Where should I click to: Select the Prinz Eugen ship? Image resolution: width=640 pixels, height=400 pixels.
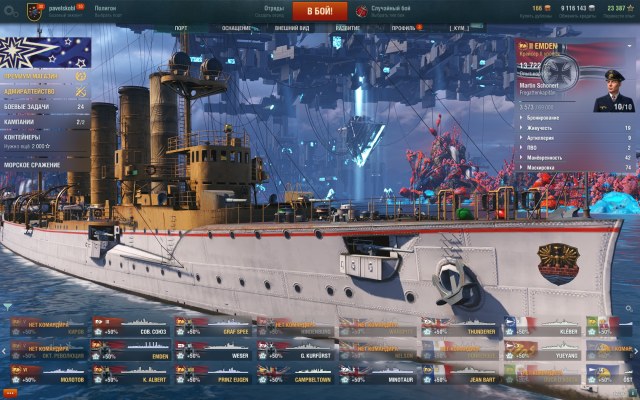coord(212,374)
